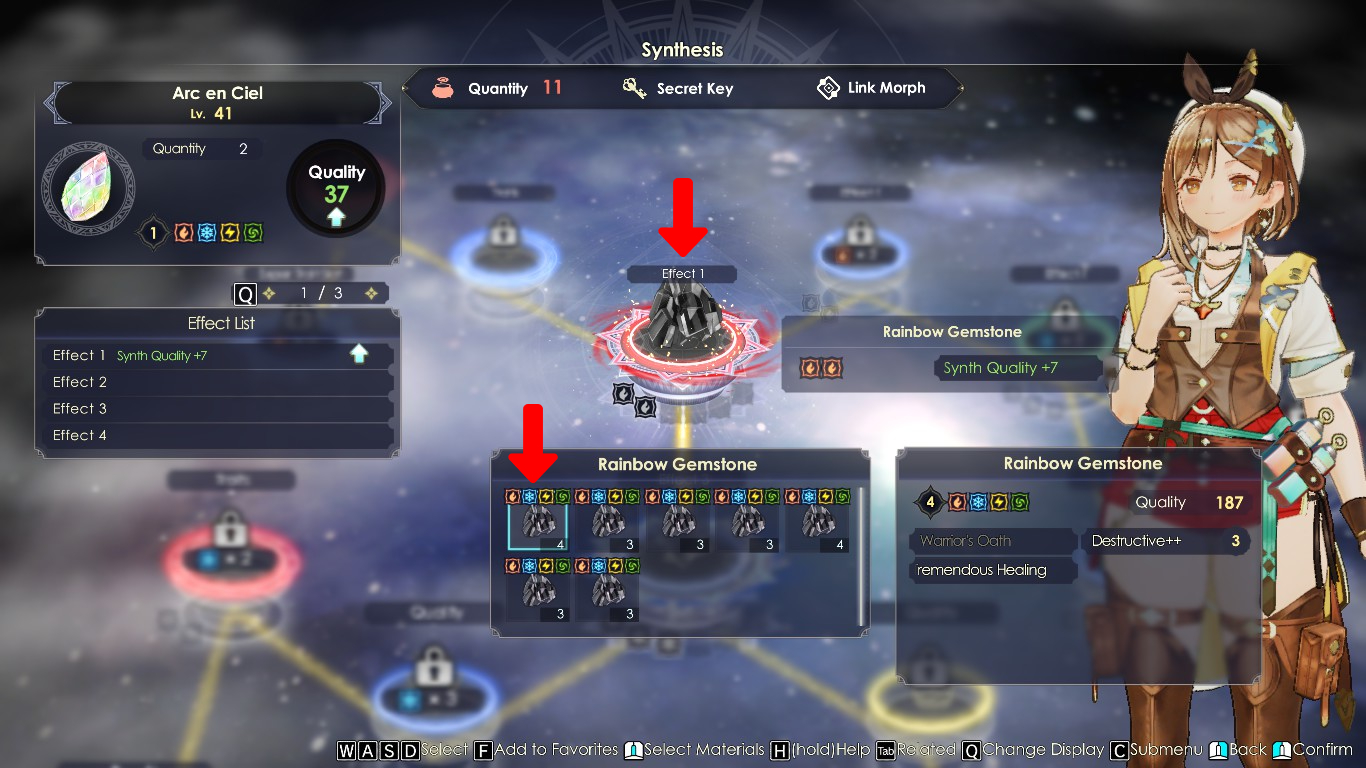Enable the Warrior's Oath trait
This screenshot has width=1366, height=768.
(x=988, y=540)
